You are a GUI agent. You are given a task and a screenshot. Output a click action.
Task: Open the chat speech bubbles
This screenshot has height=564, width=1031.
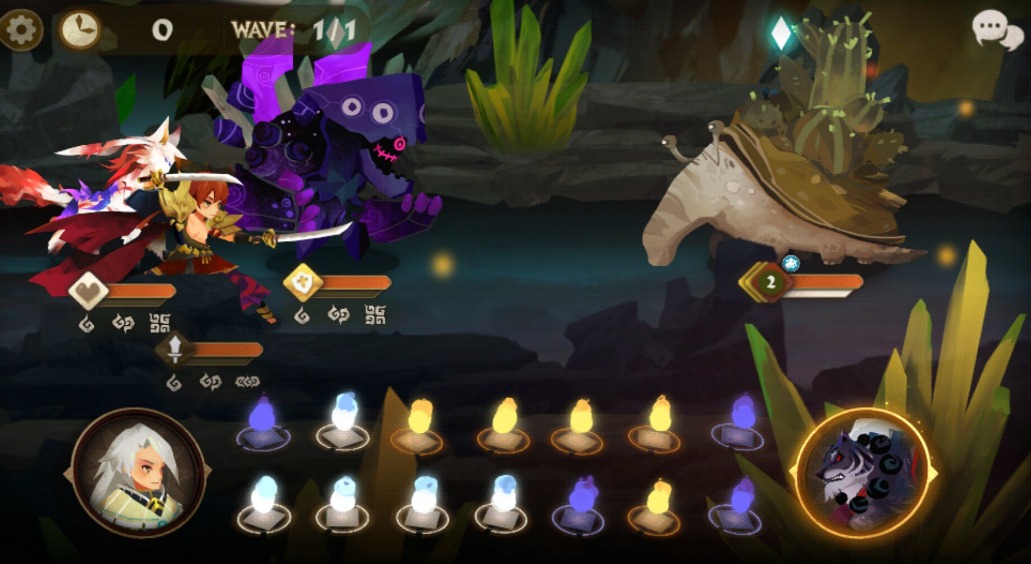tap(997, 30)
